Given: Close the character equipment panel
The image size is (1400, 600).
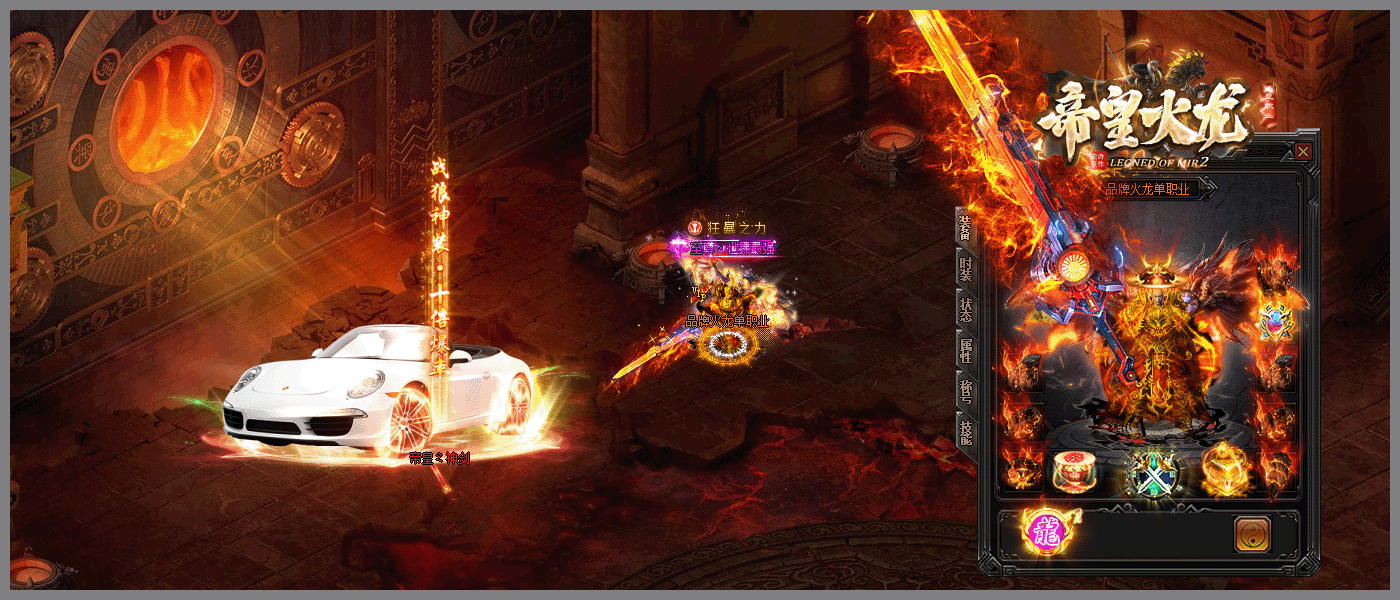Looking at the screenshot, I should tap(1303, 152).
